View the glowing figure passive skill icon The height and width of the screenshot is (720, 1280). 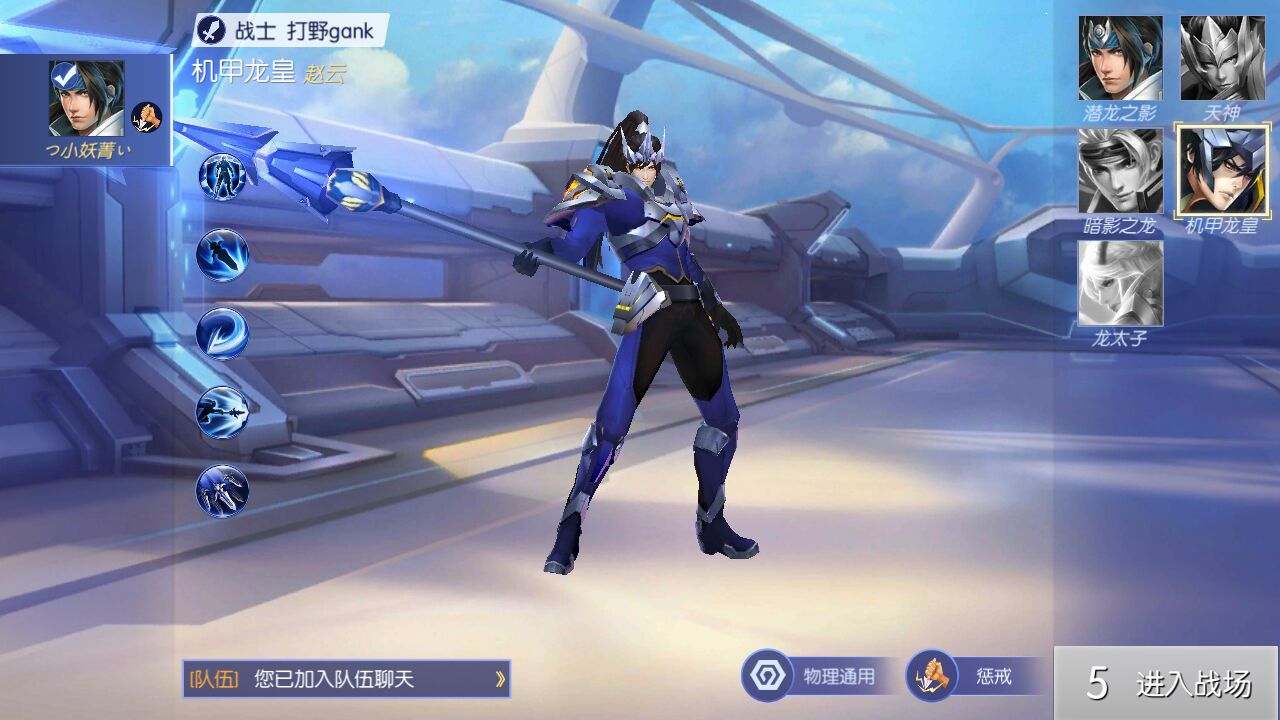[x=222, y=177]
